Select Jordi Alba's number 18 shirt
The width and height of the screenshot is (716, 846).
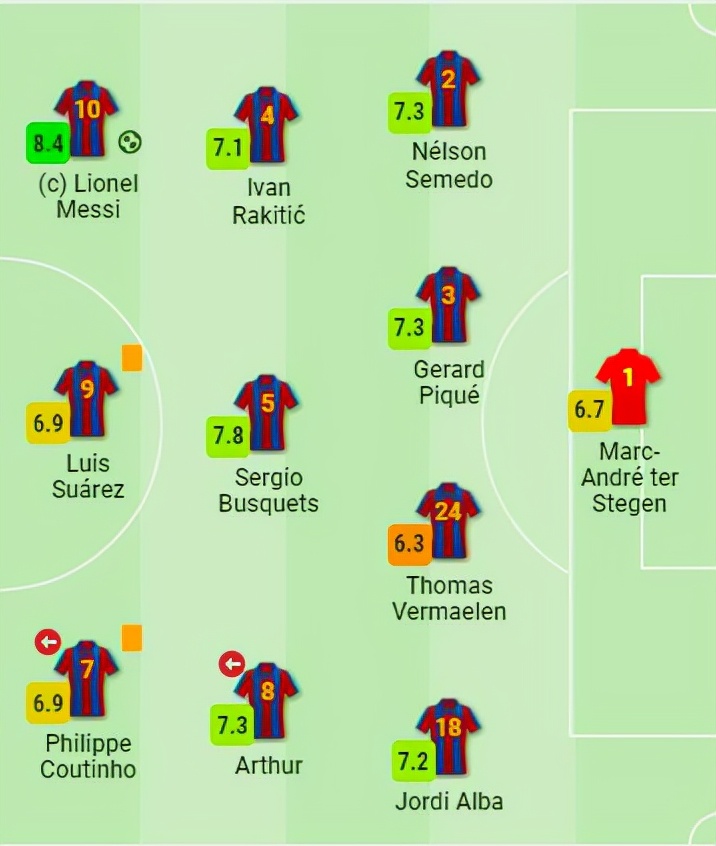coord(448,736)
